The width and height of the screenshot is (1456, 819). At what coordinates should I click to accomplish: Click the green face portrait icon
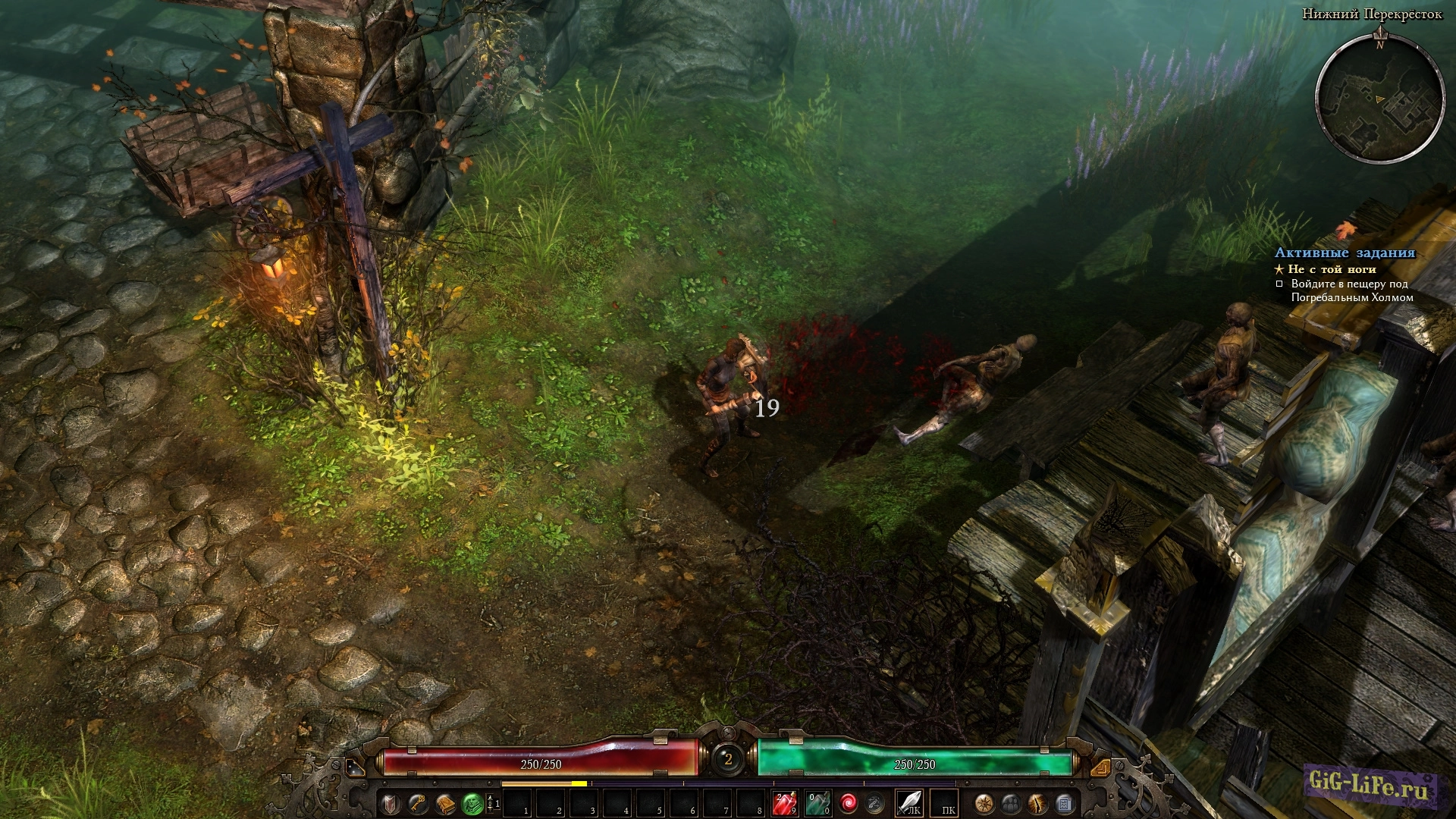472,803
